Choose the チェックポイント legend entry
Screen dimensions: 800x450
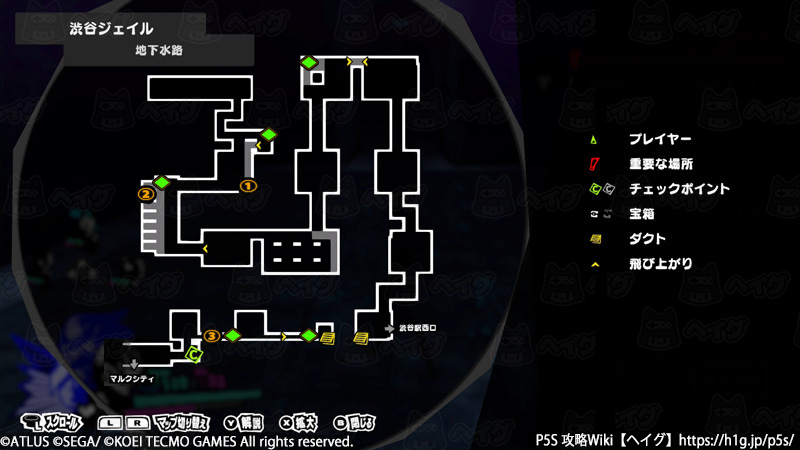click(x=679, y=189)
